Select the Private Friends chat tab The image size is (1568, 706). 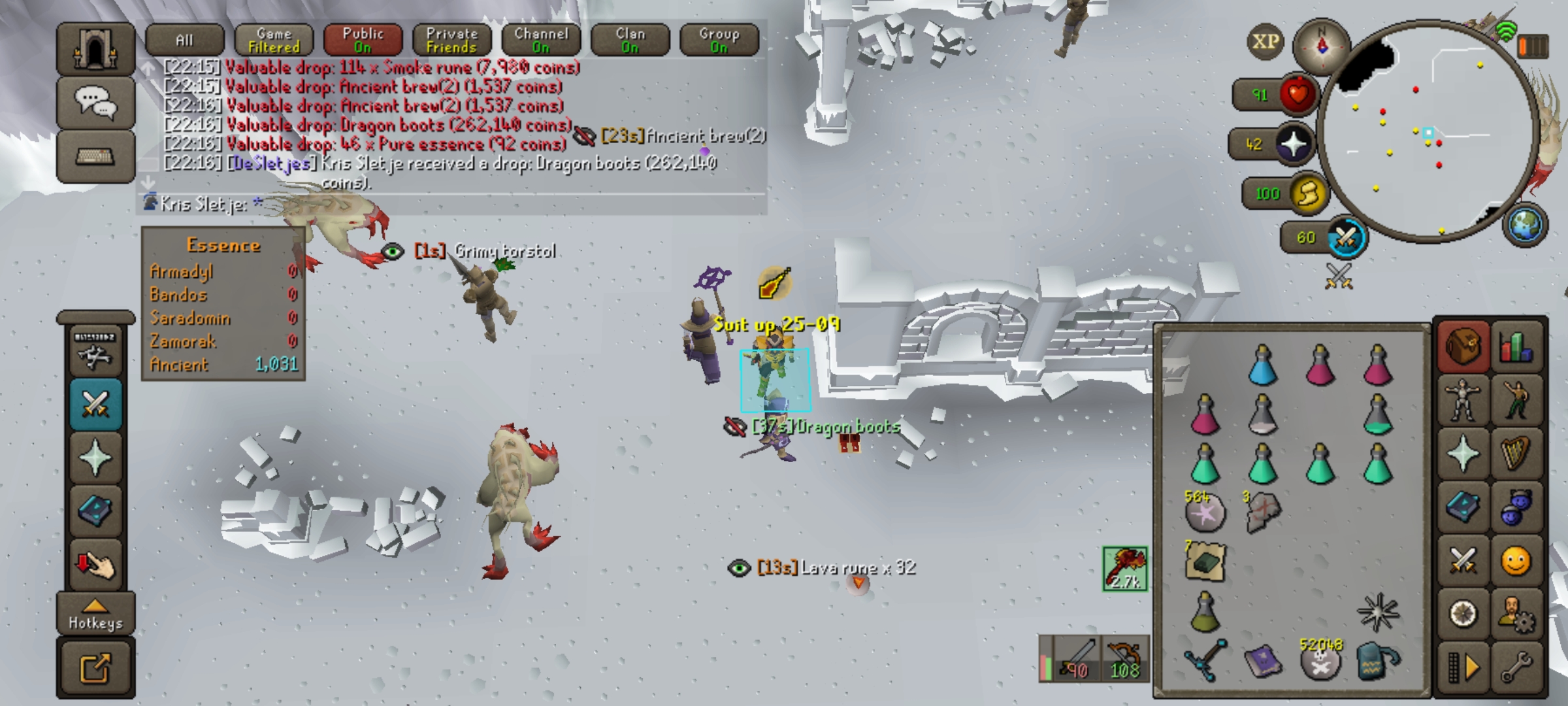(x=451, y=40)
